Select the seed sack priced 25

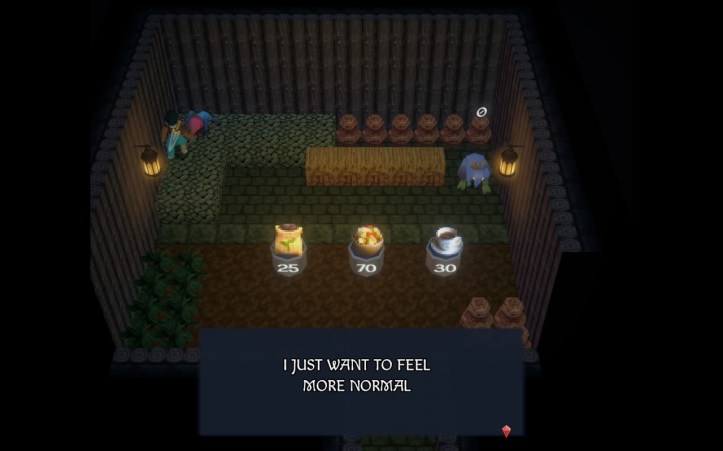(x=288, y=241)
